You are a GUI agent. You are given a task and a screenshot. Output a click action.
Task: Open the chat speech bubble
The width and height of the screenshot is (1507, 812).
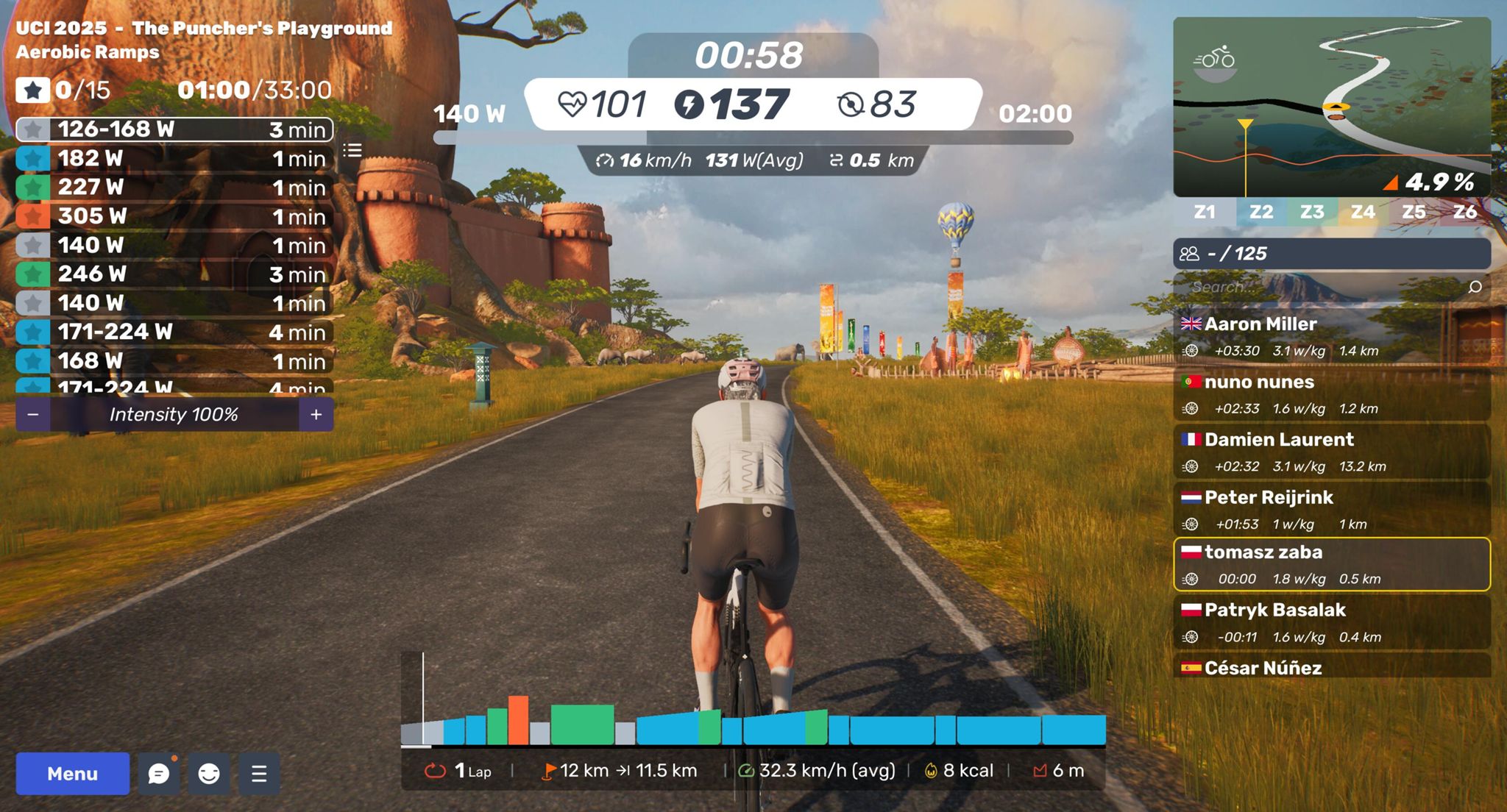(159, 773)
